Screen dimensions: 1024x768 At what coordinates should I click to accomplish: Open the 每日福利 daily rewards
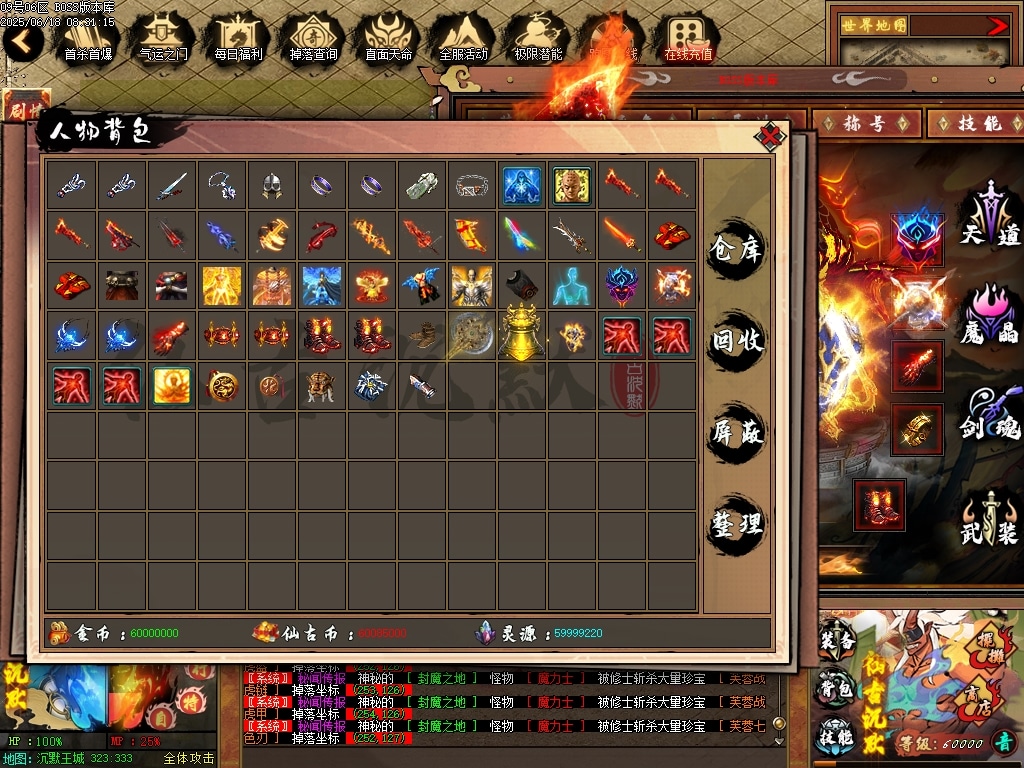[238, 40]
